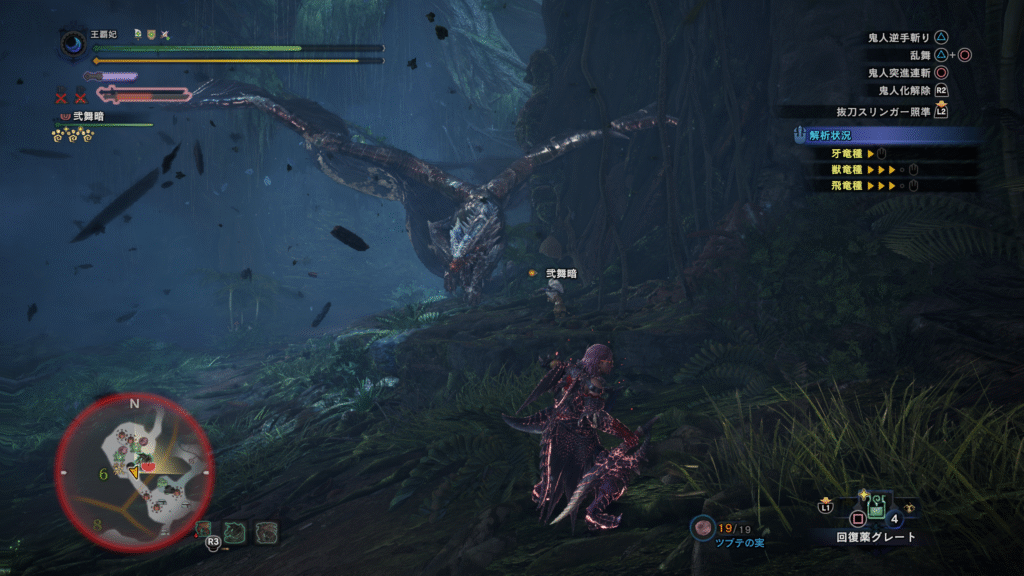The image size is (1024, 576).
Task: Click the moon time-of-day emblem
Action: tap(73, 44)
